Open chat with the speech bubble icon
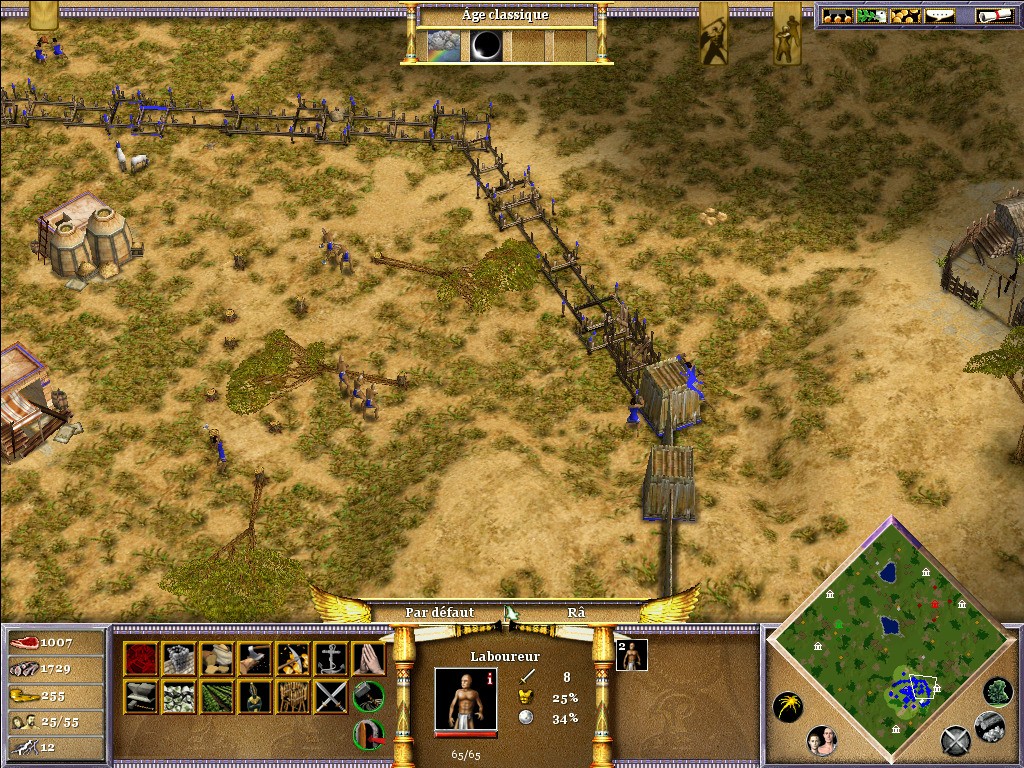This screenshot has width=1024, height=768. 938,16
